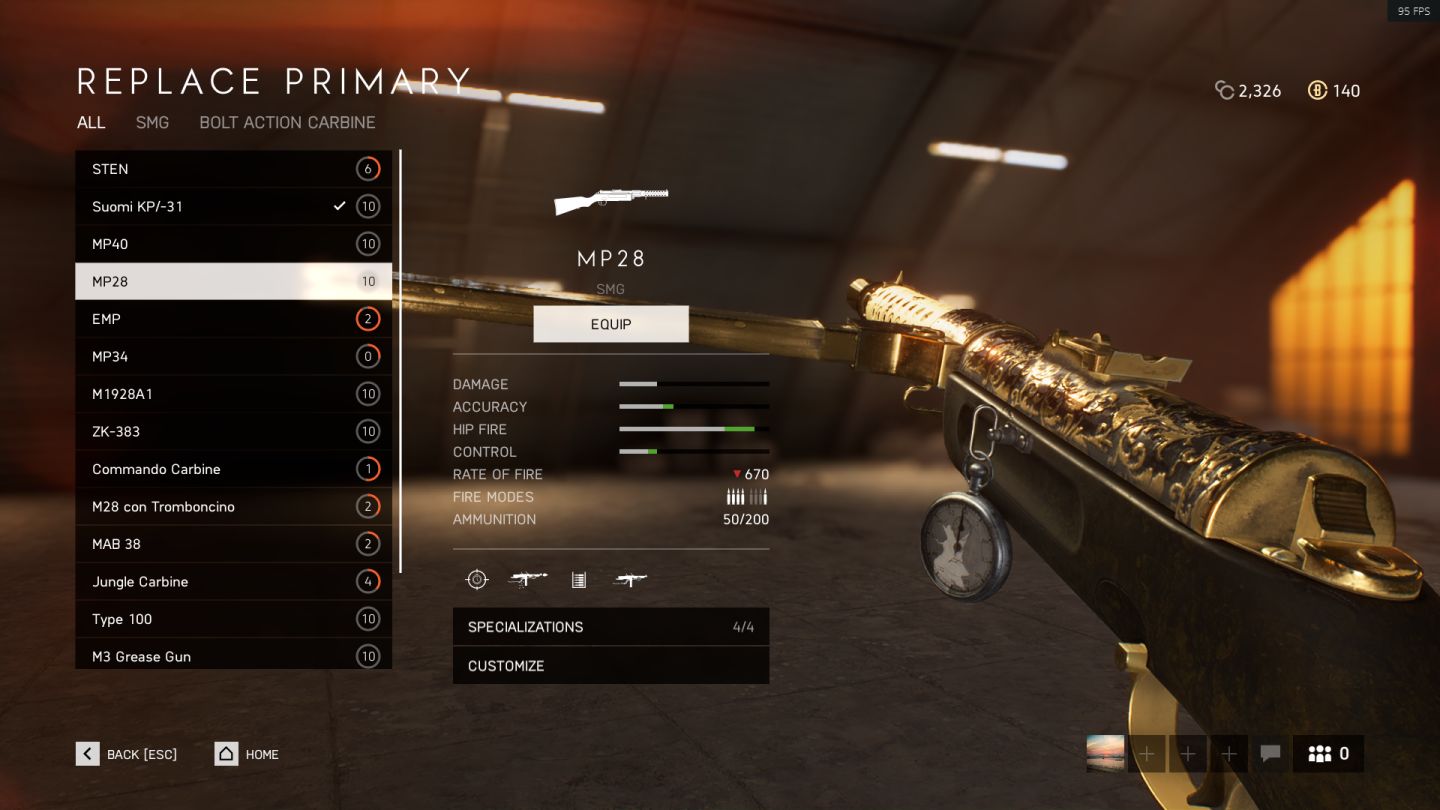Viewport: 1440px width, 810px height.
Task: Open the Customize weapon menu
Action: (611, 666)
